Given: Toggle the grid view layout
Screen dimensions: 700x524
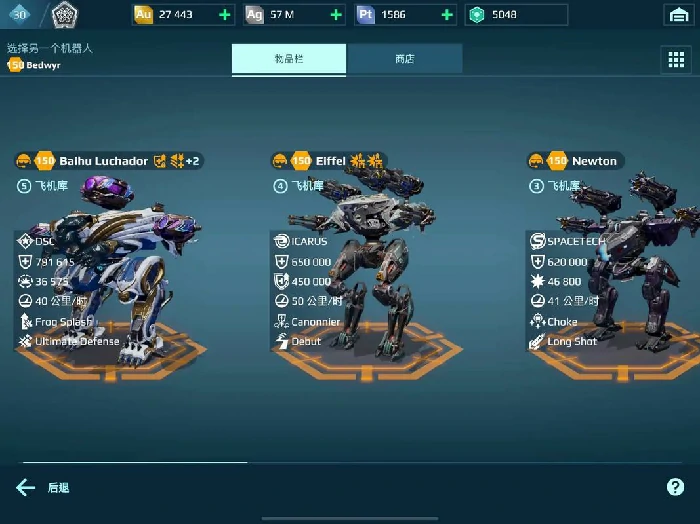Looking at the screenshot, I should pyautogui.click(x=676, y=59).
